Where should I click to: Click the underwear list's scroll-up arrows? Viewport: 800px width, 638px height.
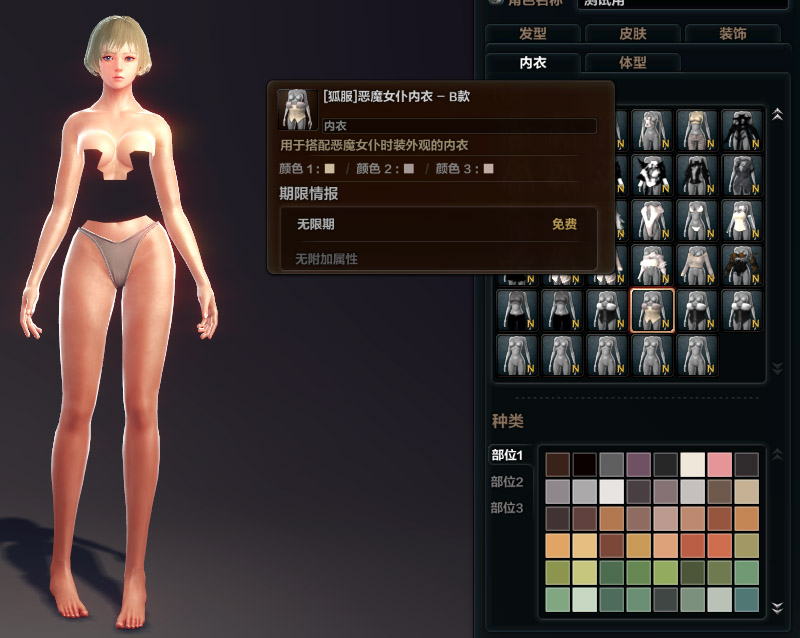point(777,118)
